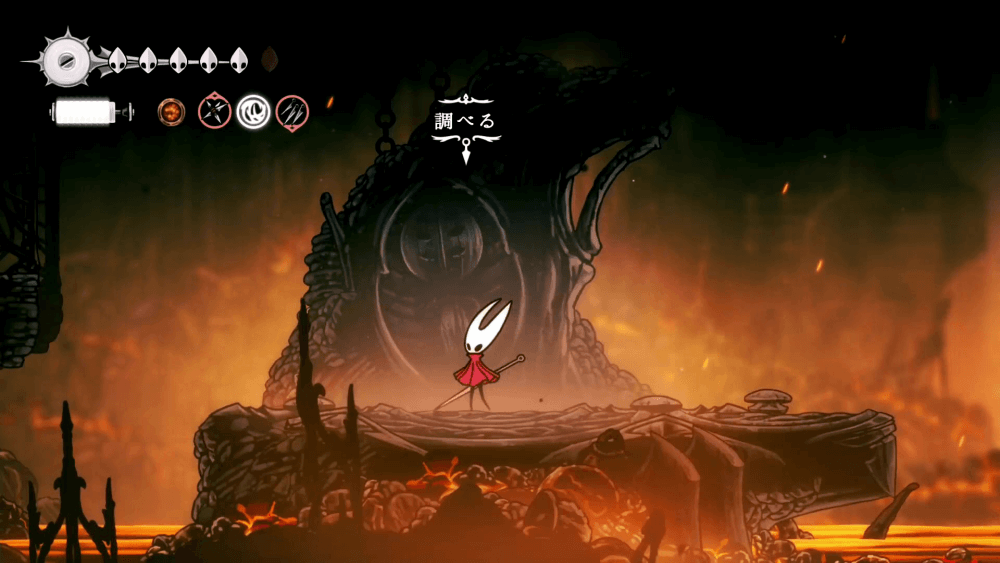Screen dimensions: 1000x563
Task: Choose the four-point shuriken tool icon
Action: coord(214,111)
